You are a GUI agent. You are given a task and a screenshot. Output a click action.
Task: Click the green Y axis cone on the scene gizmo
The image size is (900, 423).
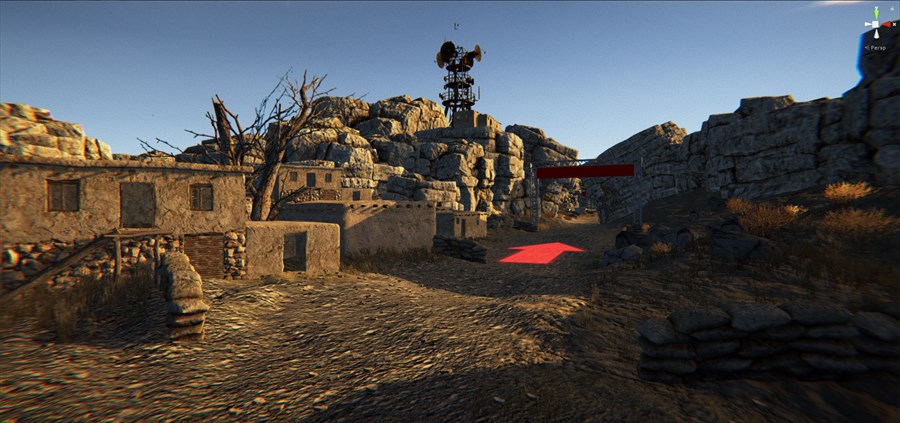pyautogui.click(x=876, y=12)
